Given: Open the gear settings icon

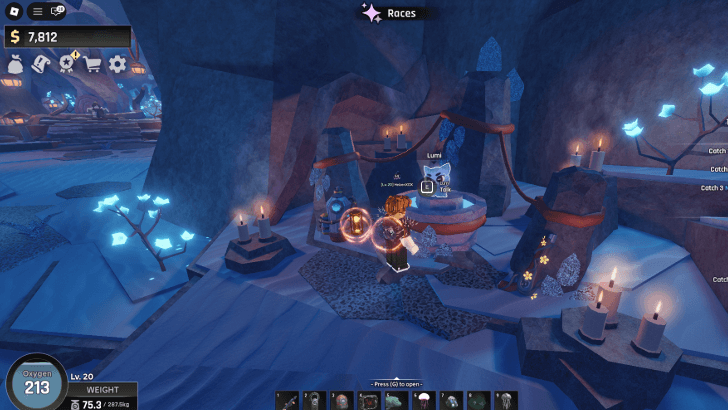Looking at the screenshot, I should tap(118, 64).
